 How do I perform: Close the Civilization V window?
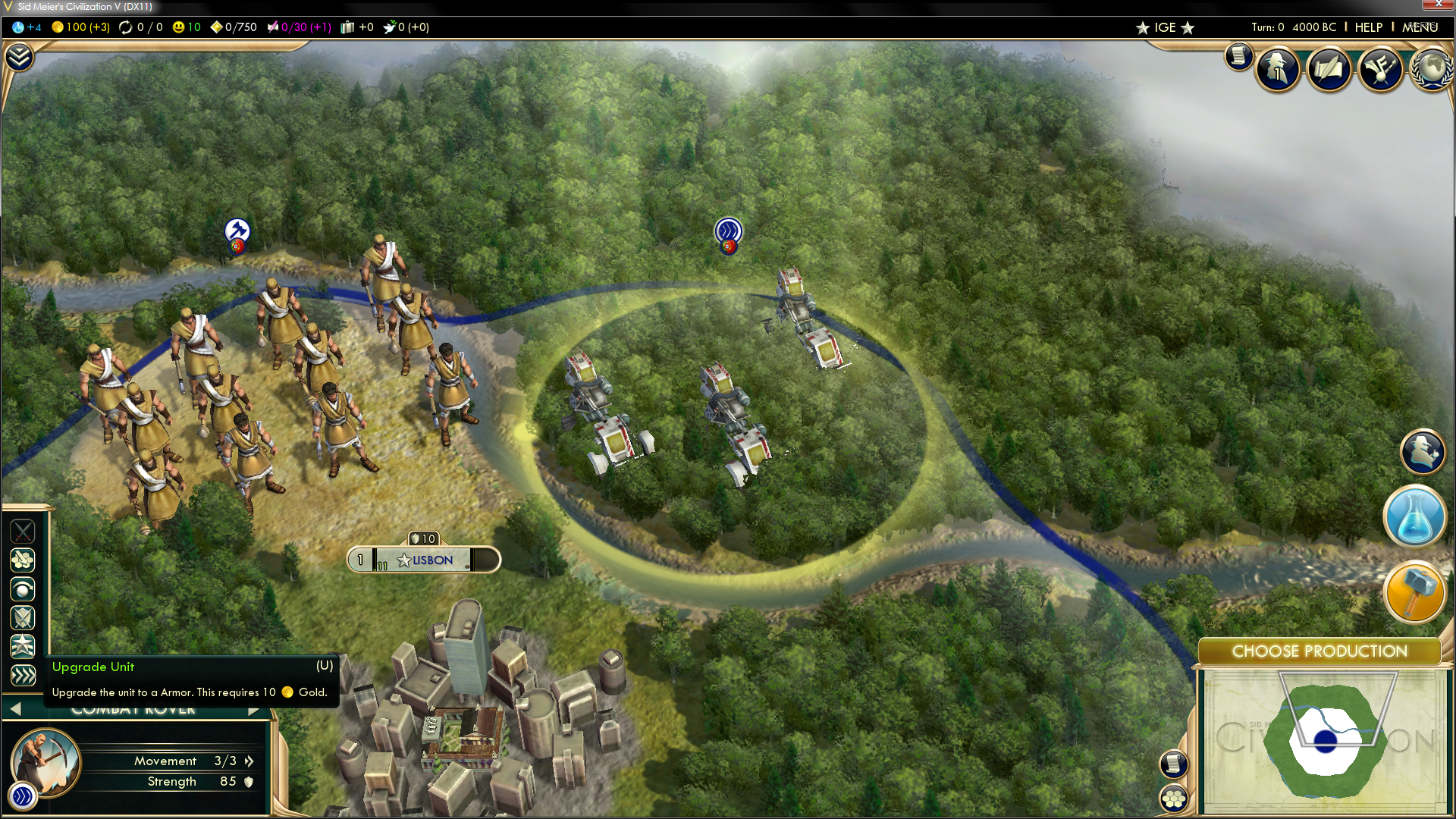click(x=1438, y=5)
